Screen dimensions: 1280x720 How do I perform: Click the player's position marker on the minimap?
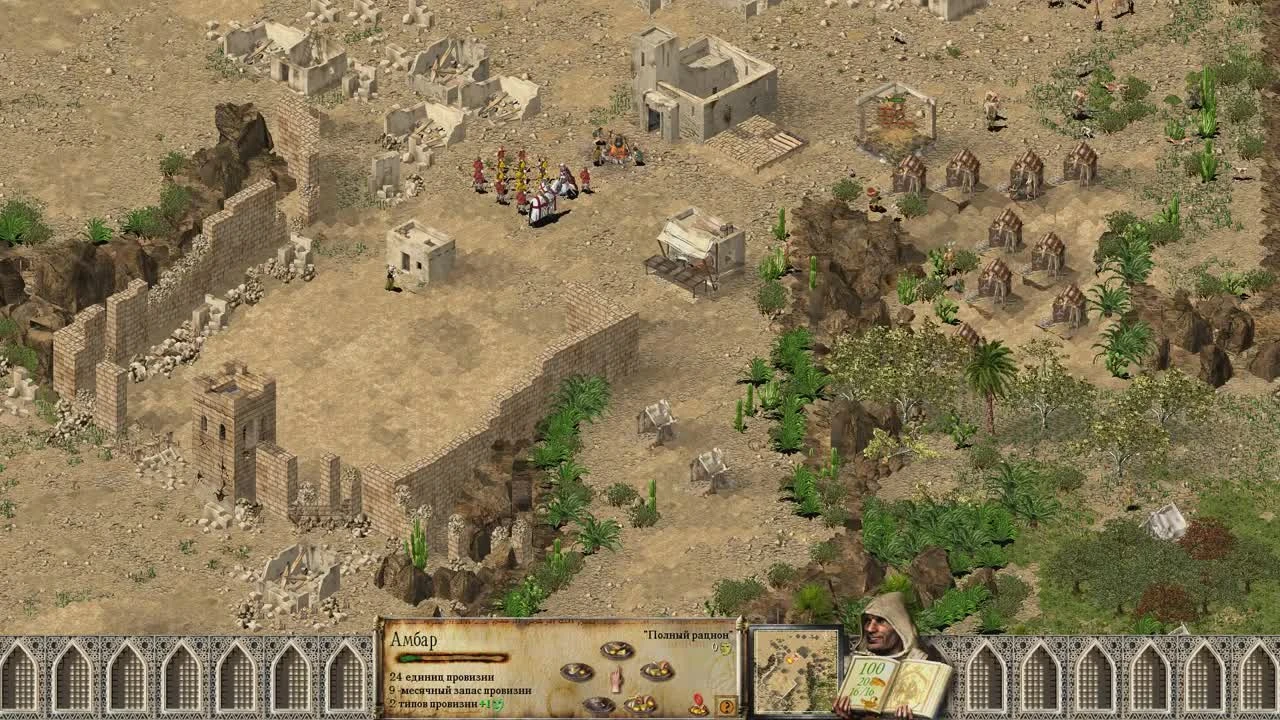pyautogui.click(x=790, y=659)
